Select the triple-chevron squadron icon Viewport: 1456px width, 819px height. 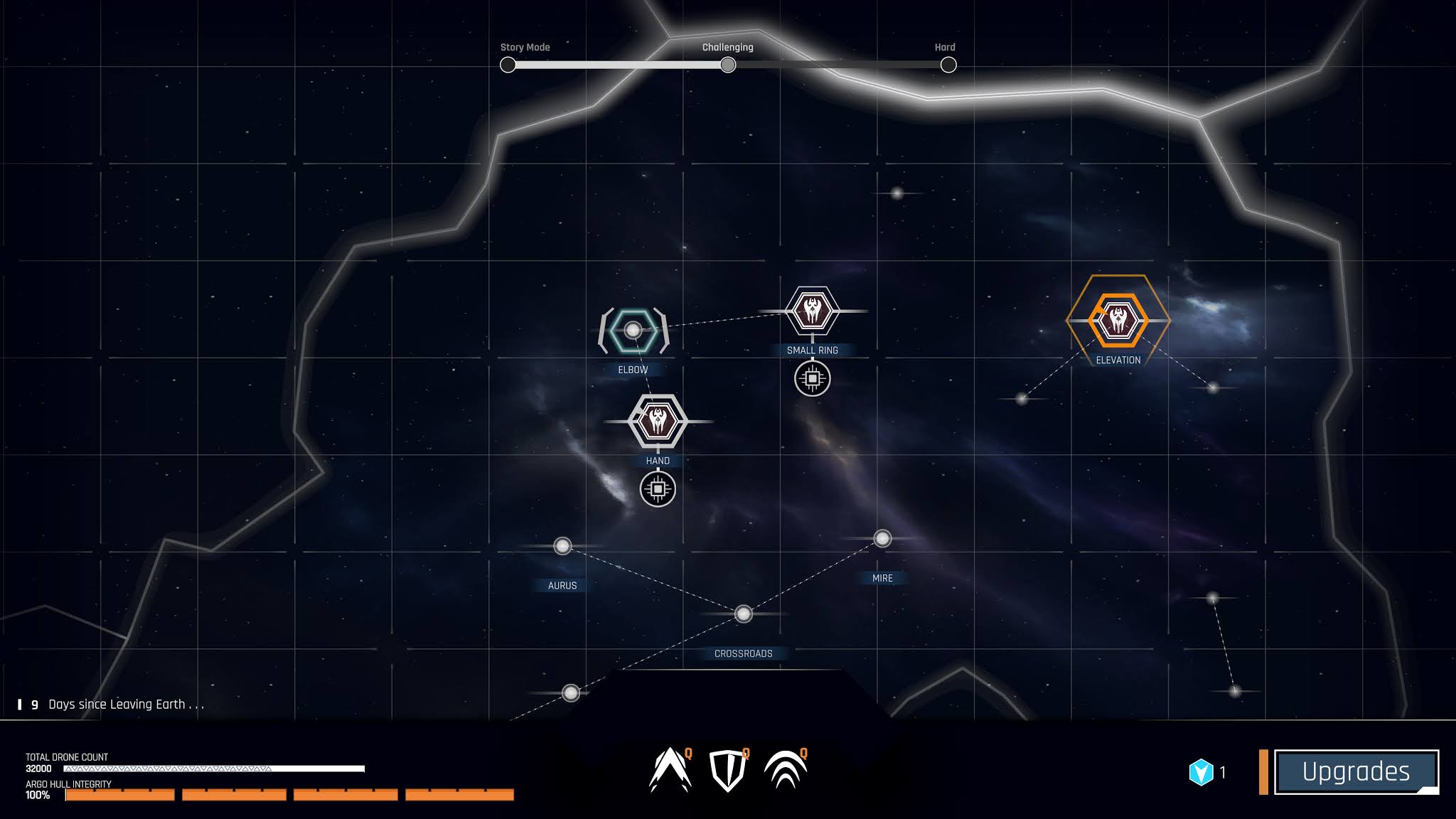pos(785,771)
